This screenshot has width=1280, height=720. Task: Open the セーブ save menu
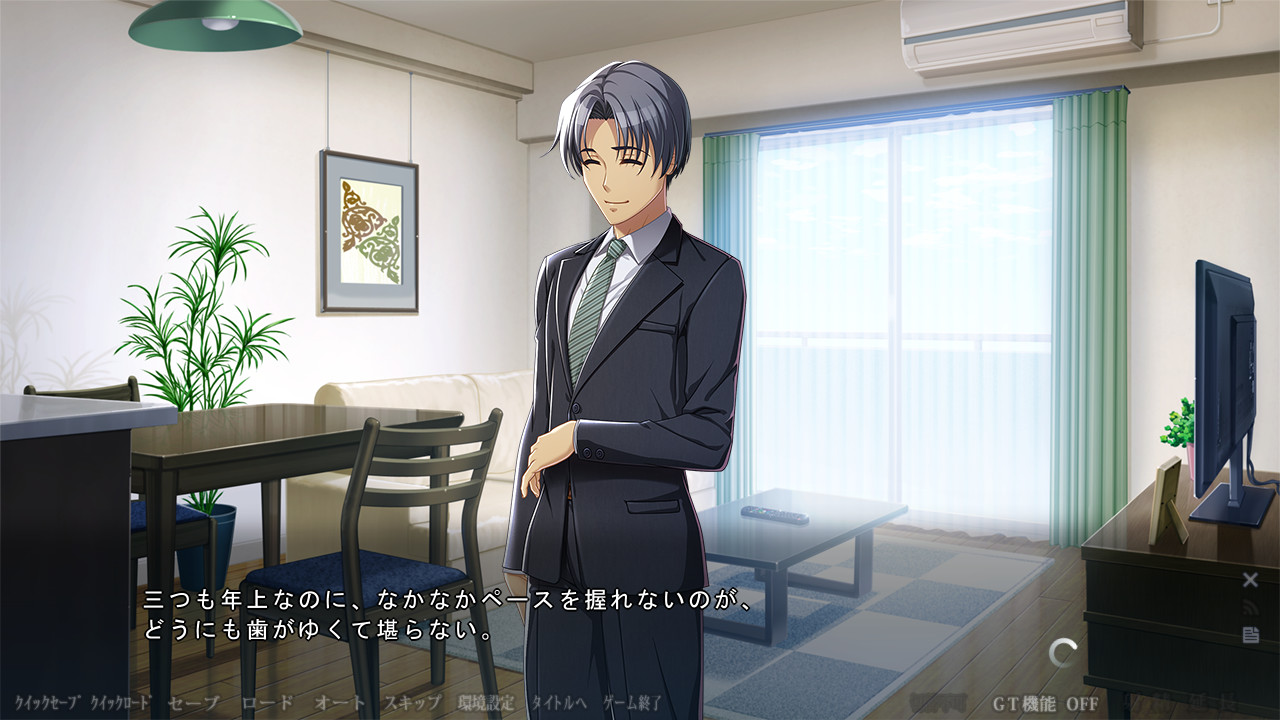[193, 702]
